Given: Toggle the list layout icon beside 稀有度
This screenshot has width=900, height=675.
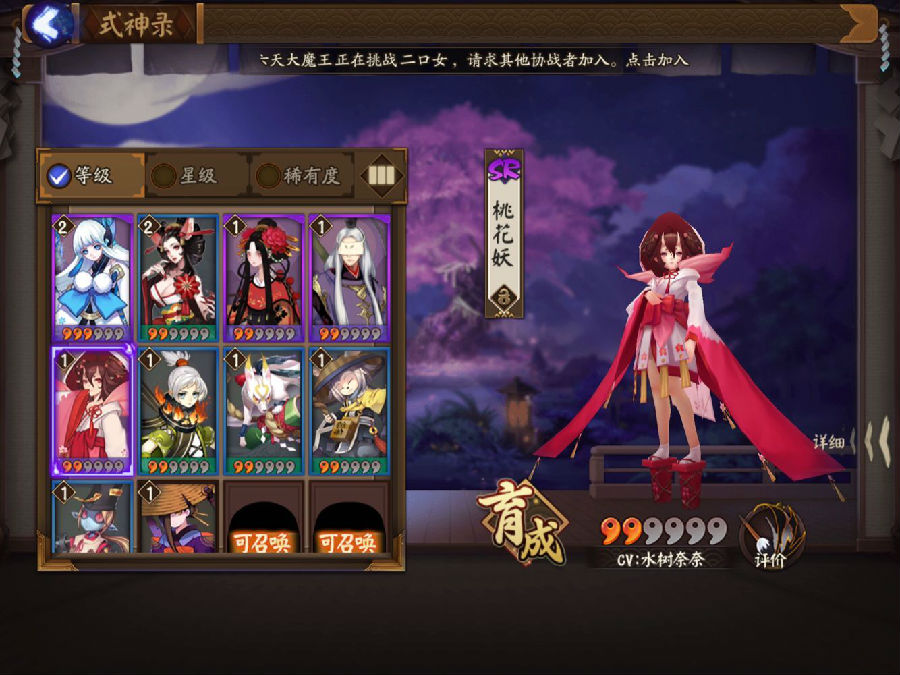Looking at the screenshot, I should [381, 176].
